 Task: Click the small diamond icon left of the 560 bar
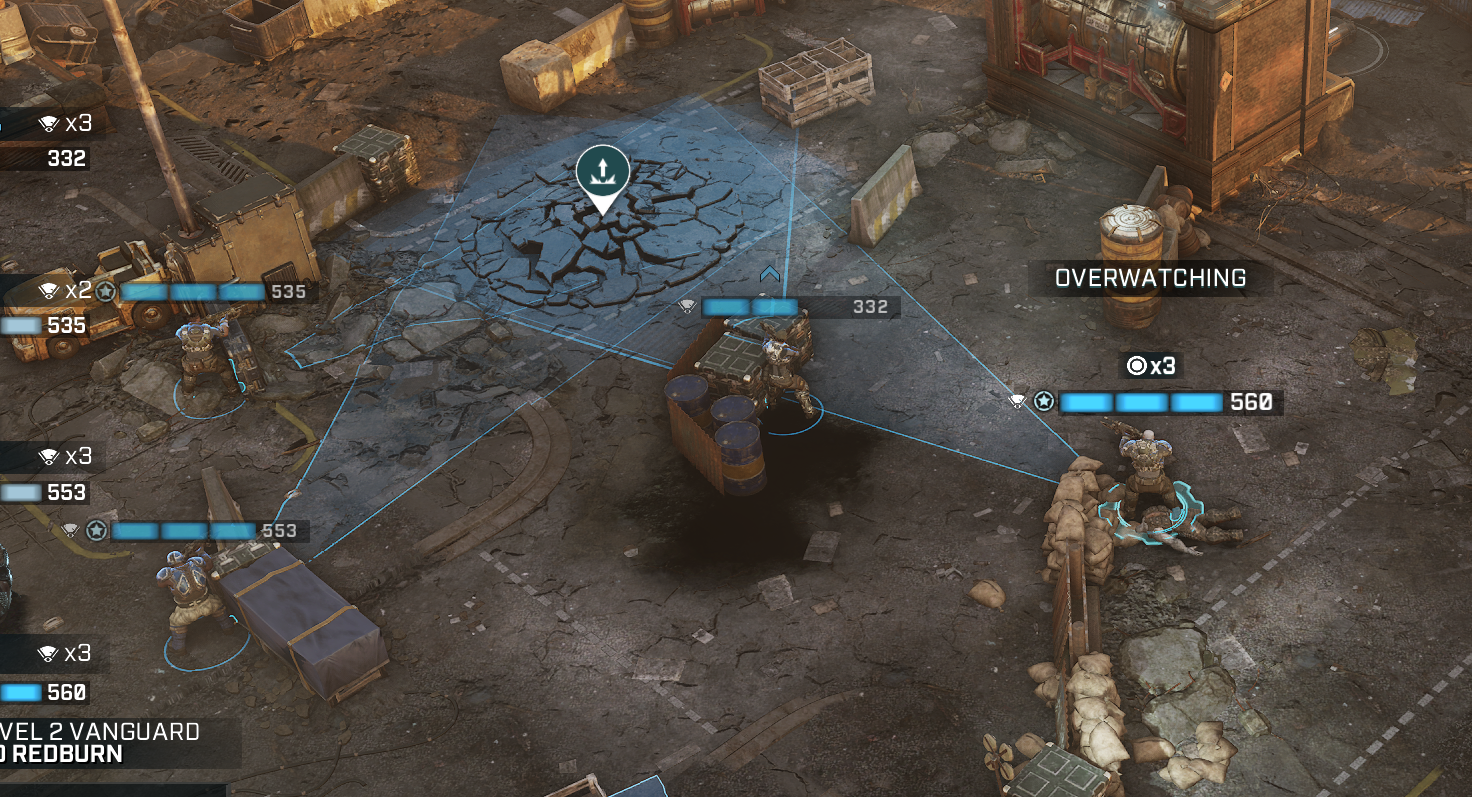pyautogui.click(x=1017, y=402)
